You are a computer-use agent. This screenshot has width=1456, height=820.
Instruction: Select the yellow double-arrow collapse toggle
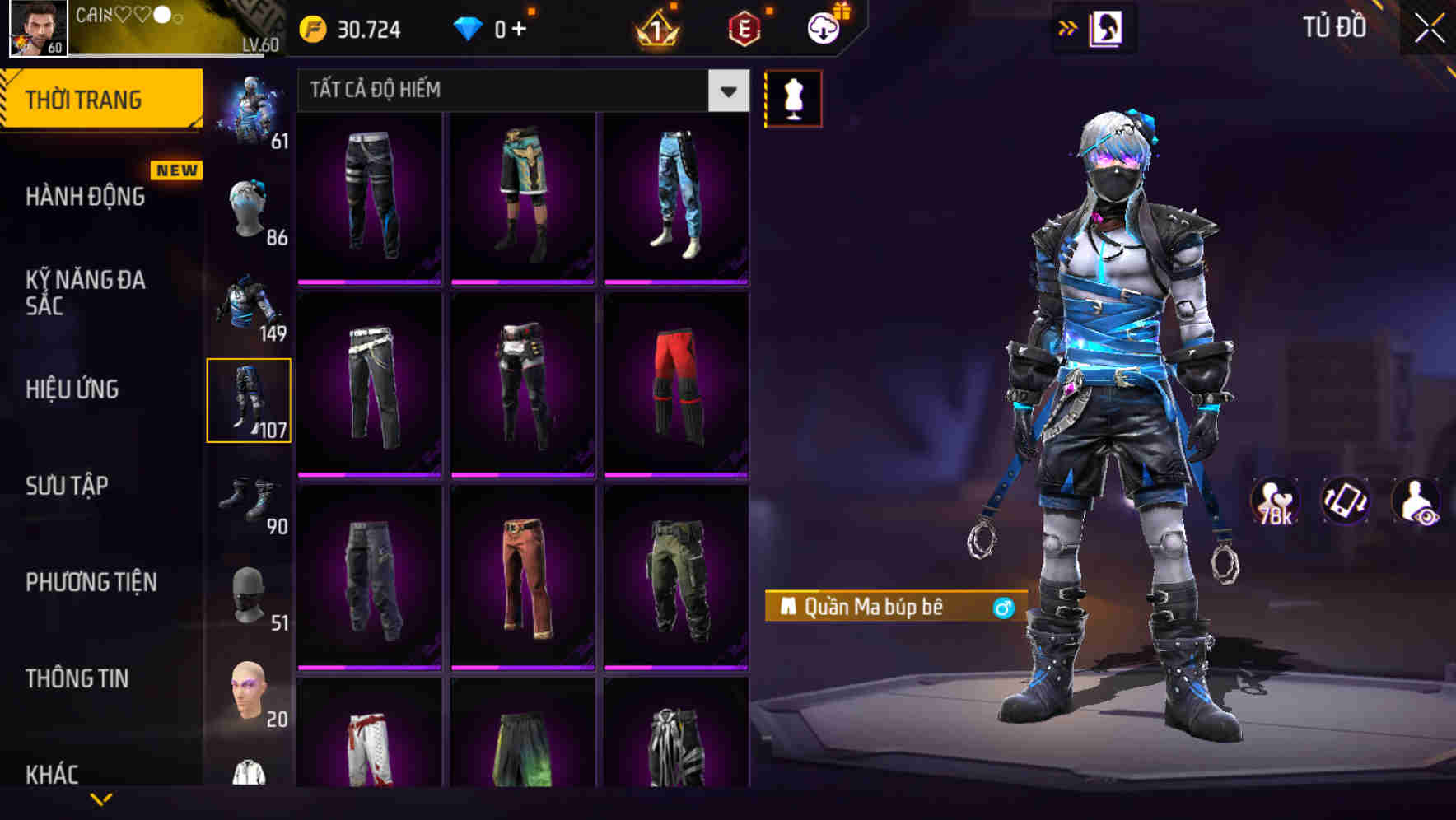coord(1068,27)
